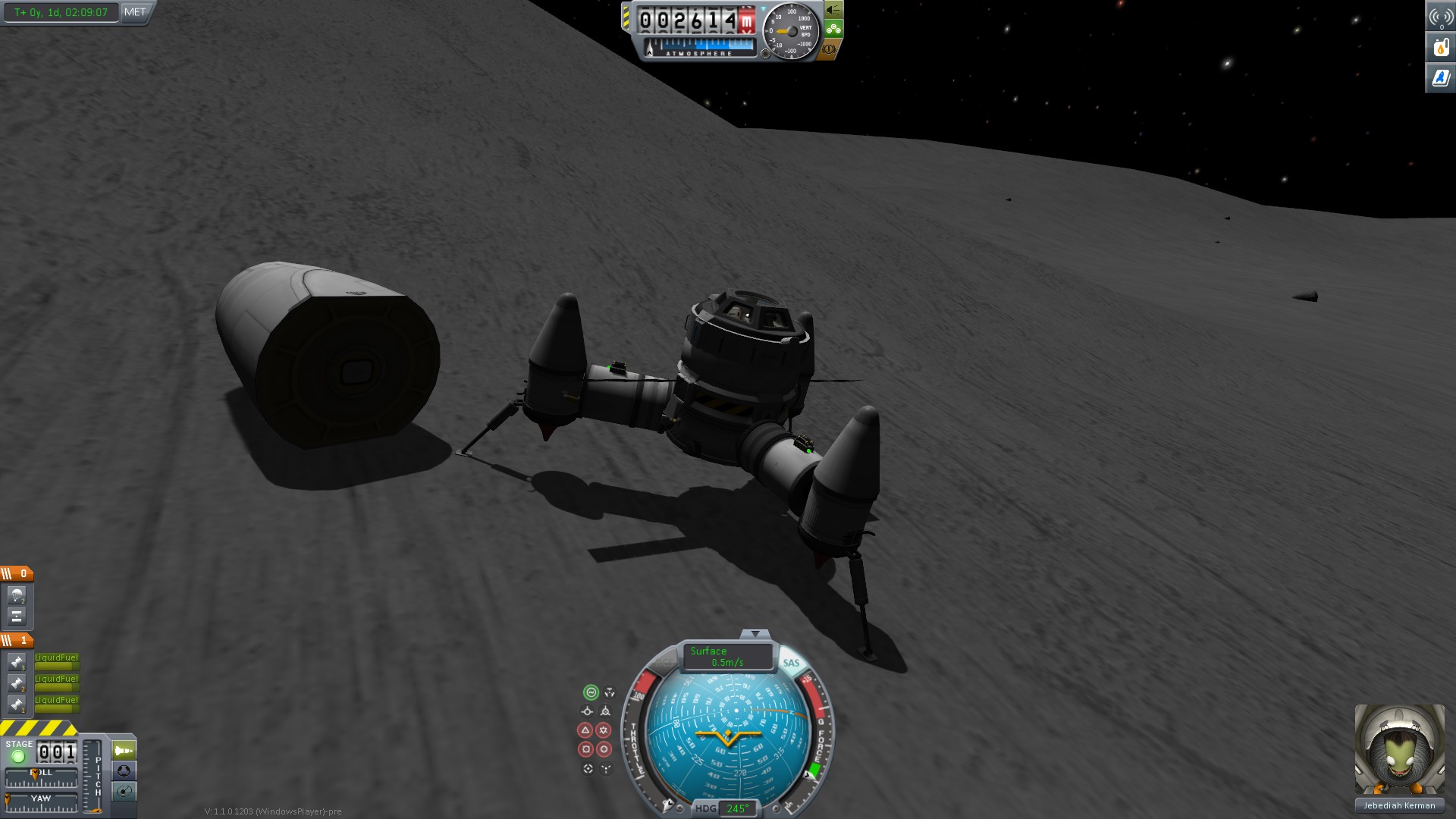The image size is (1456, 819).
Task: Open the map view button
Action: 124,792
